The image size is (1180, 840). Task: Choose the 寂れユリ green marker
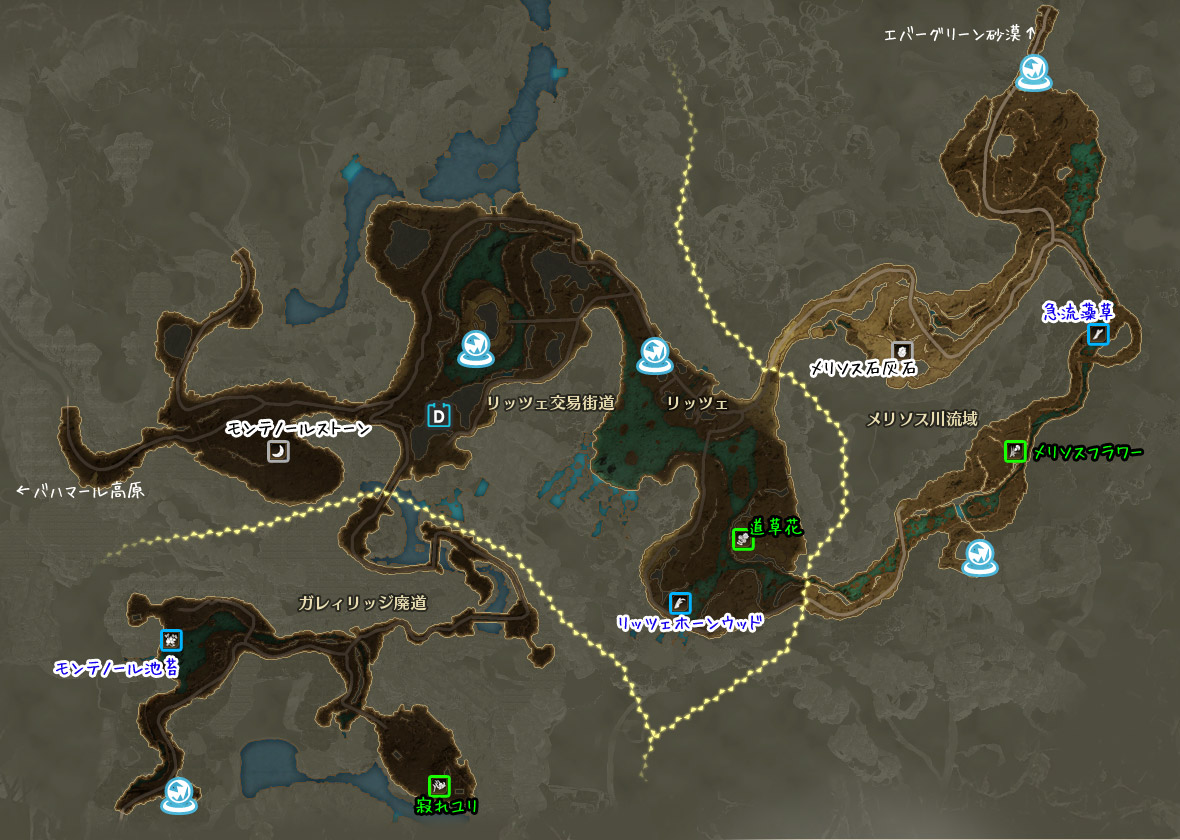tap(439, 786)
